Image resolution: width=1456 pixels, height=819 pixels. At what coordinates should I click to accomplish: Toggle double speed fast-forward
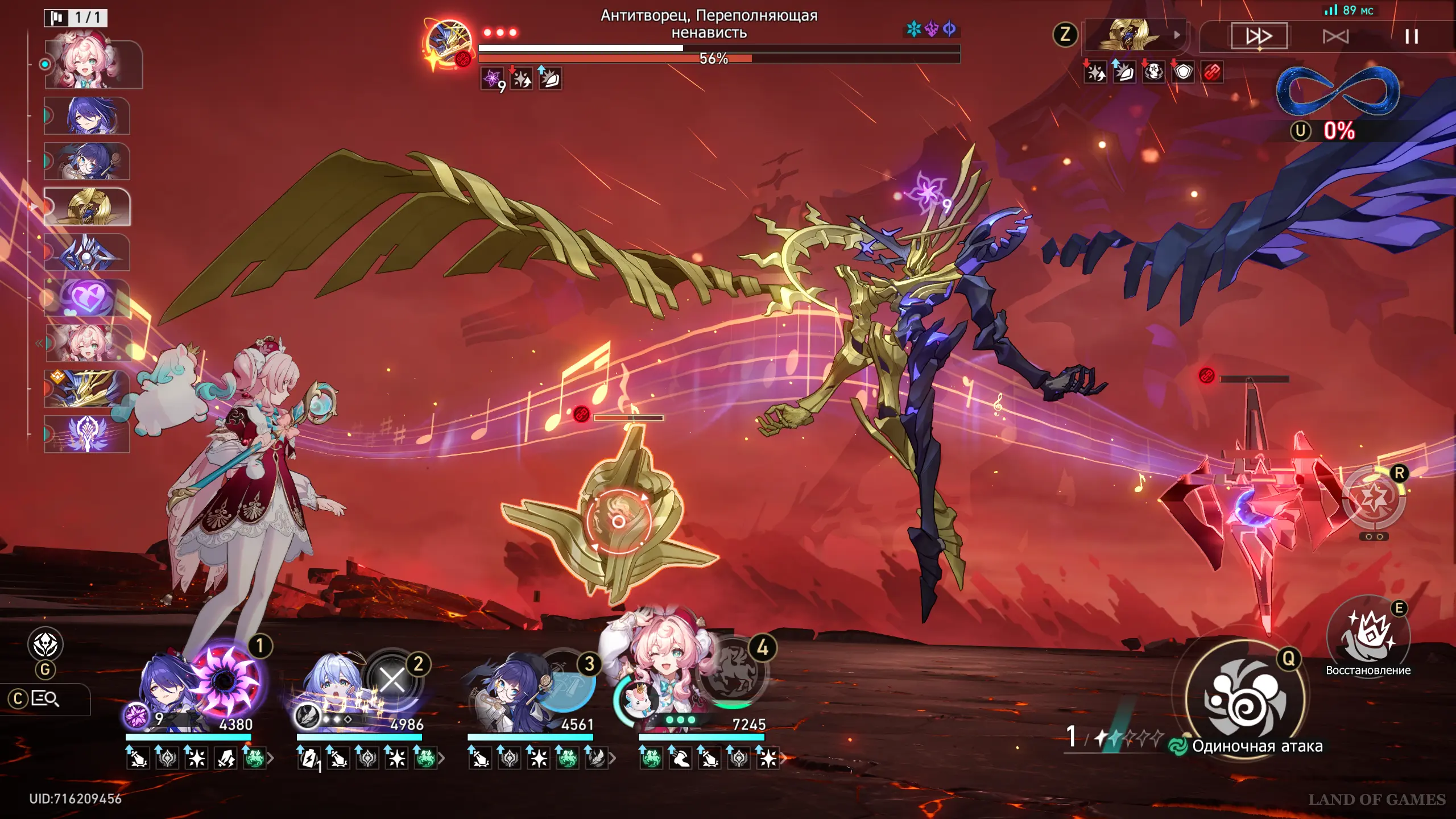click(x=1259, y=37)
